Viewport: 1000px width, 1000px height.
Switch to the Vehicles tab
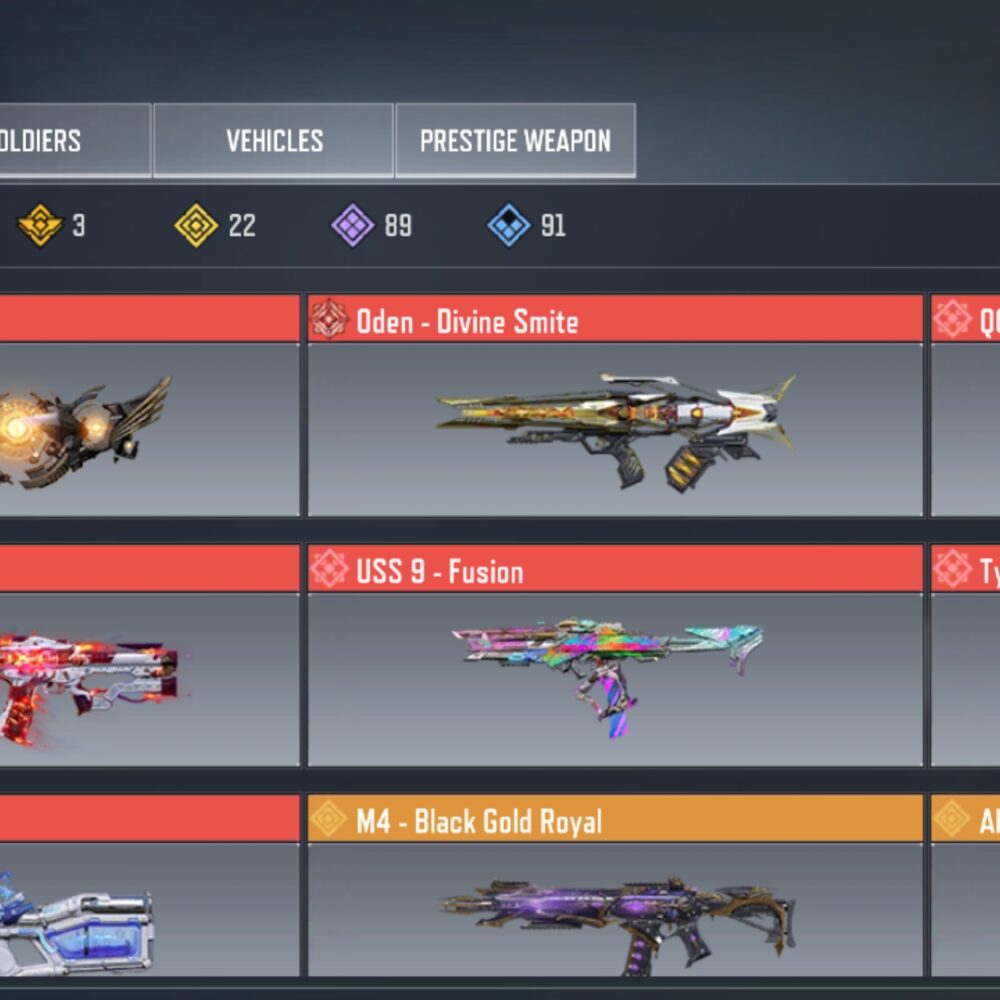273,141
